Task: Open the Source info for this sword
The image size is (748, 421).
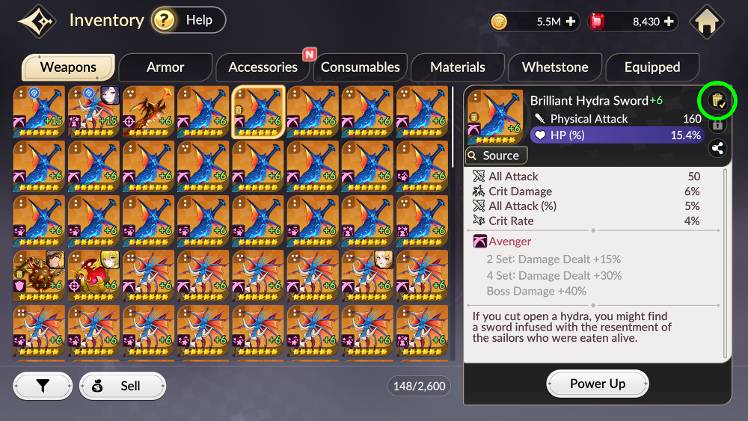Action: pos(494,155)
